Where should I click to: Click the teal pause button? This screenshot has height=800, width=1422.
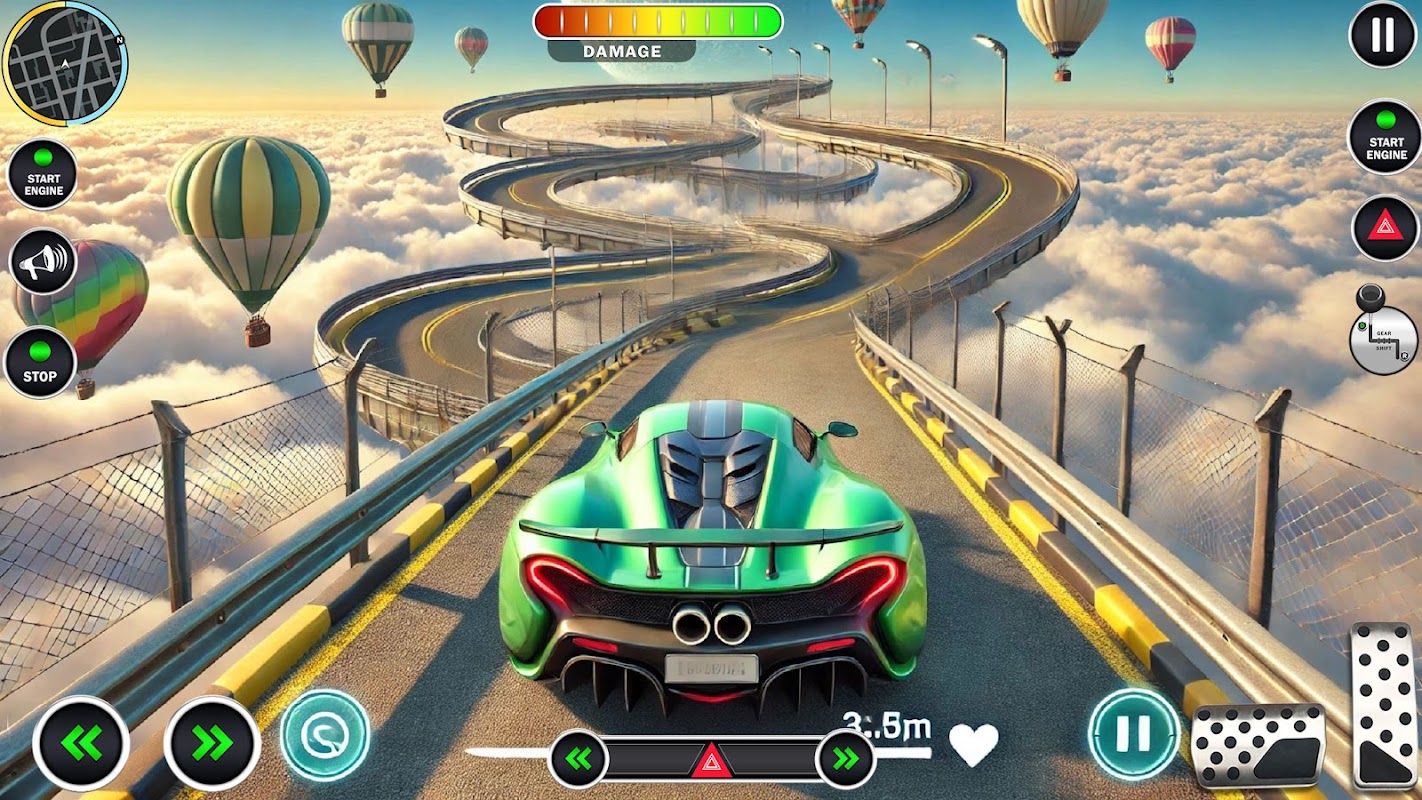click(1133, 734)
